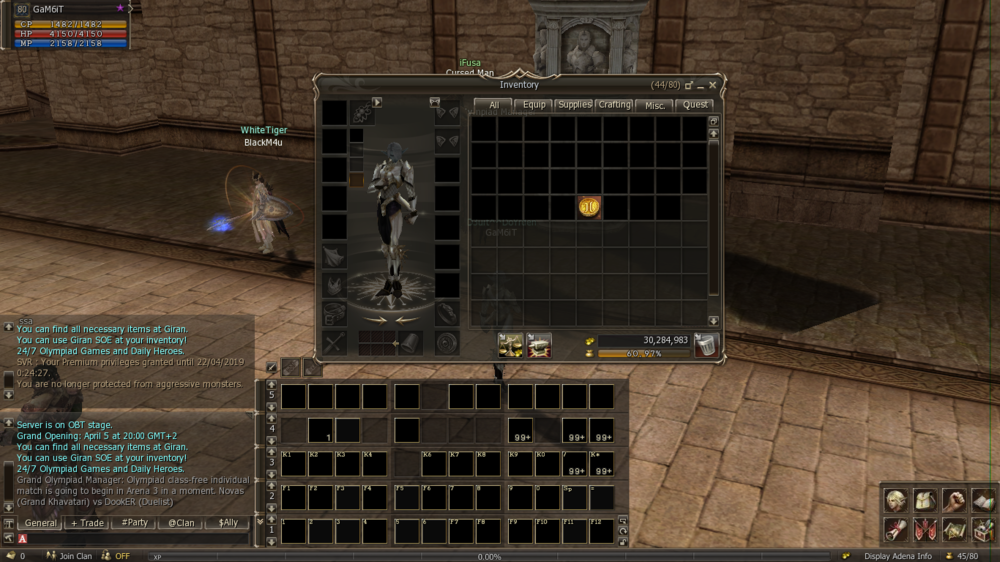Show the Crafting tab

pos(614,104)
